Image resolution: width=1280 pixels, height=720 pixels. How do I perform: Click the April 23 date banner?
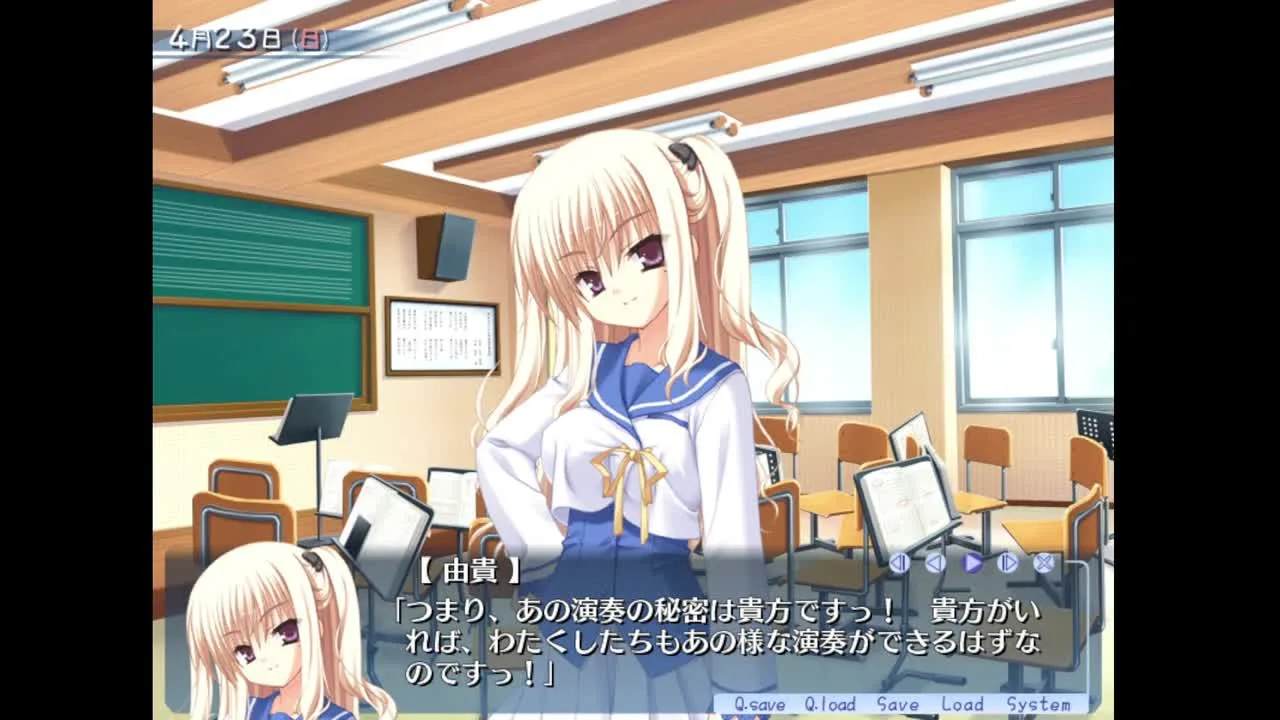(250, 40)
